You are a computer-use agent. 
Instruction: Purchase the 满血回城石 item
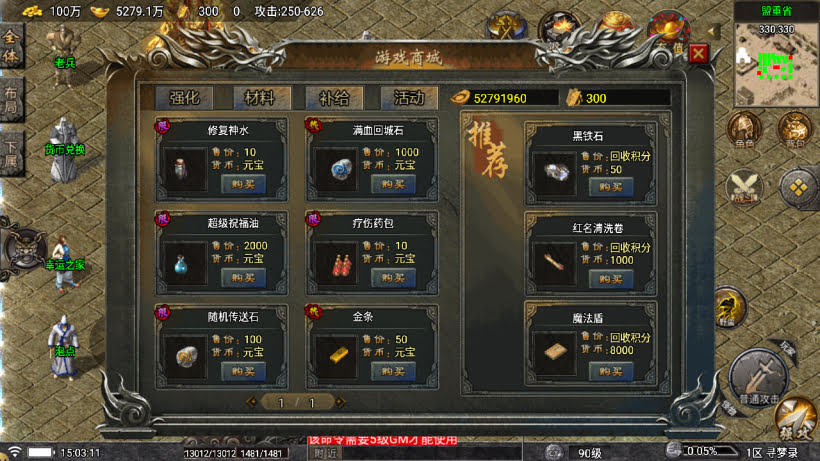[393, 184]
